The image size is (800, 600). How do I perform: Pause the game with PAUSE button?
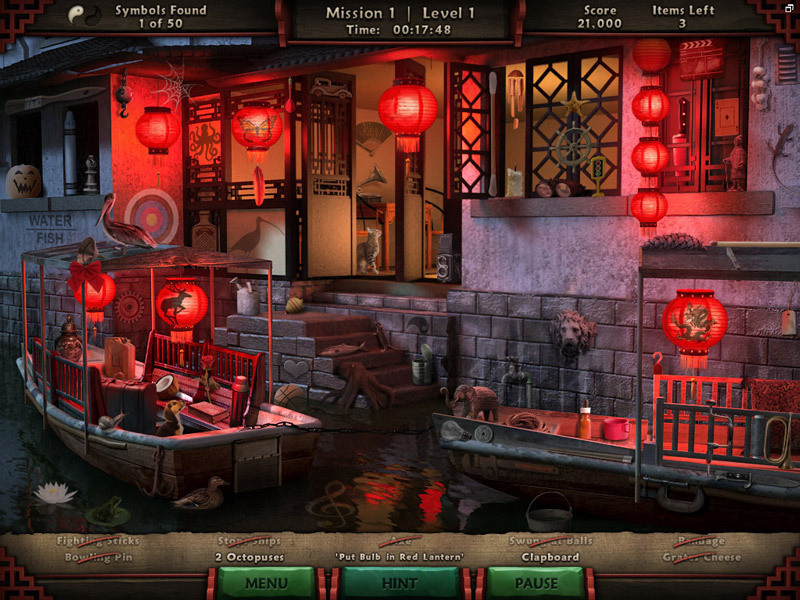point(535,582)
